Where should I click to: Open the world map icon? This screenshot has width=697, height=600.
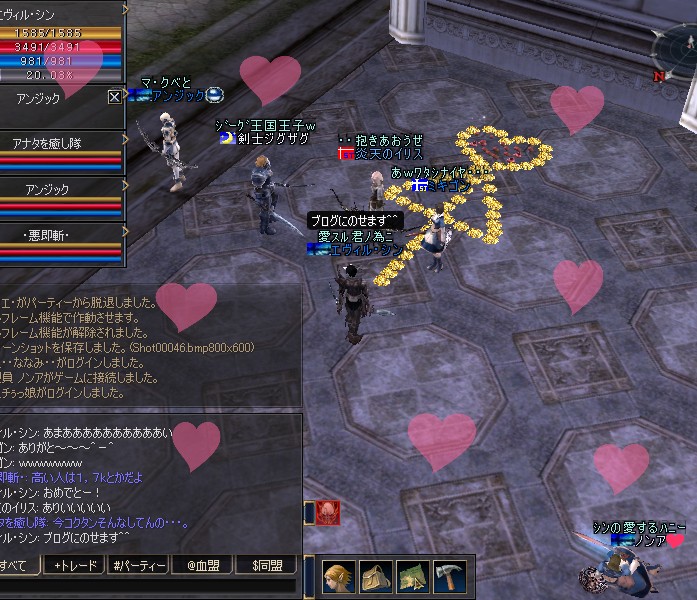(x=412, y=577)
